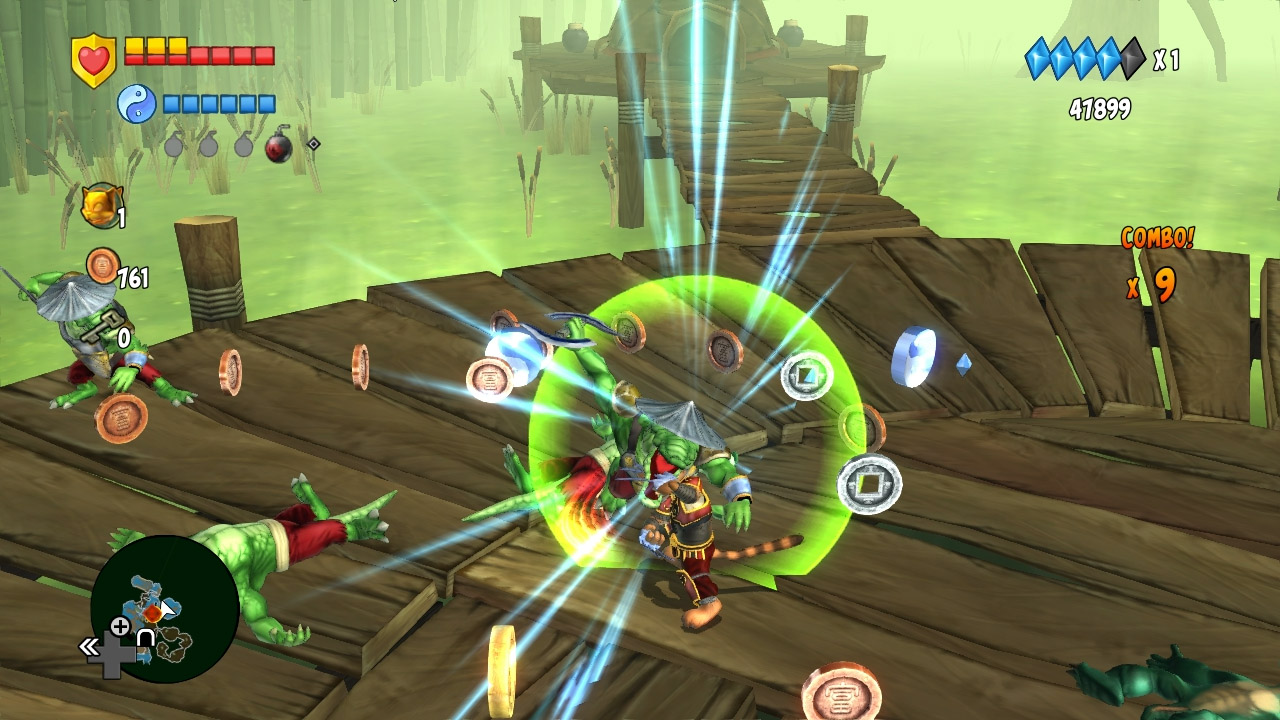Click the d-pad cross icon near the minimap
This screenshot has height=720, width=1280.
[114, 653]
